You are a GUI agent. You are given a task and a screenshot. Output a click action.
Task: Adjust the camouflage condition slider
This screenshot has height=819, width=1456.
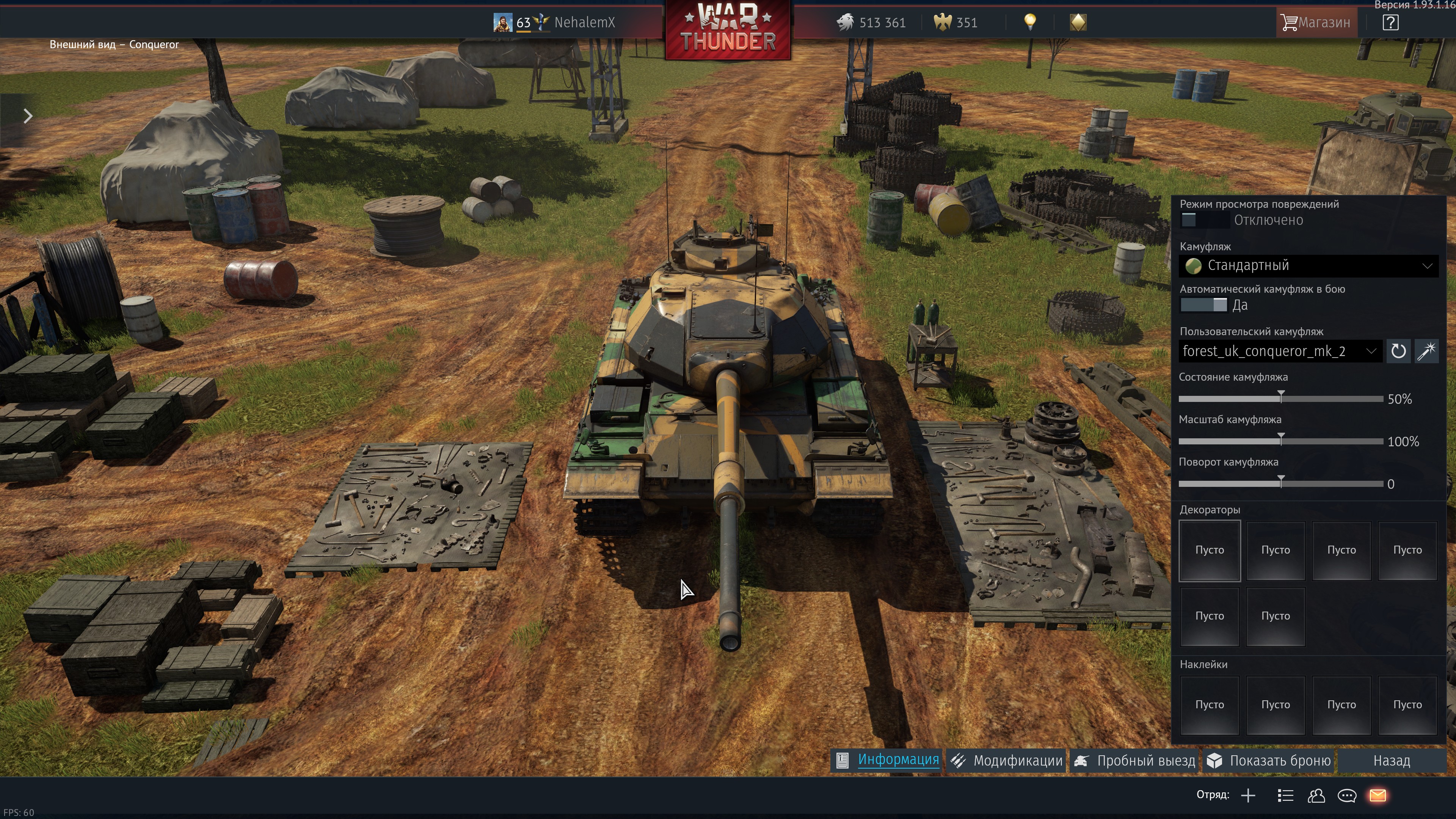click(1281, 399)
